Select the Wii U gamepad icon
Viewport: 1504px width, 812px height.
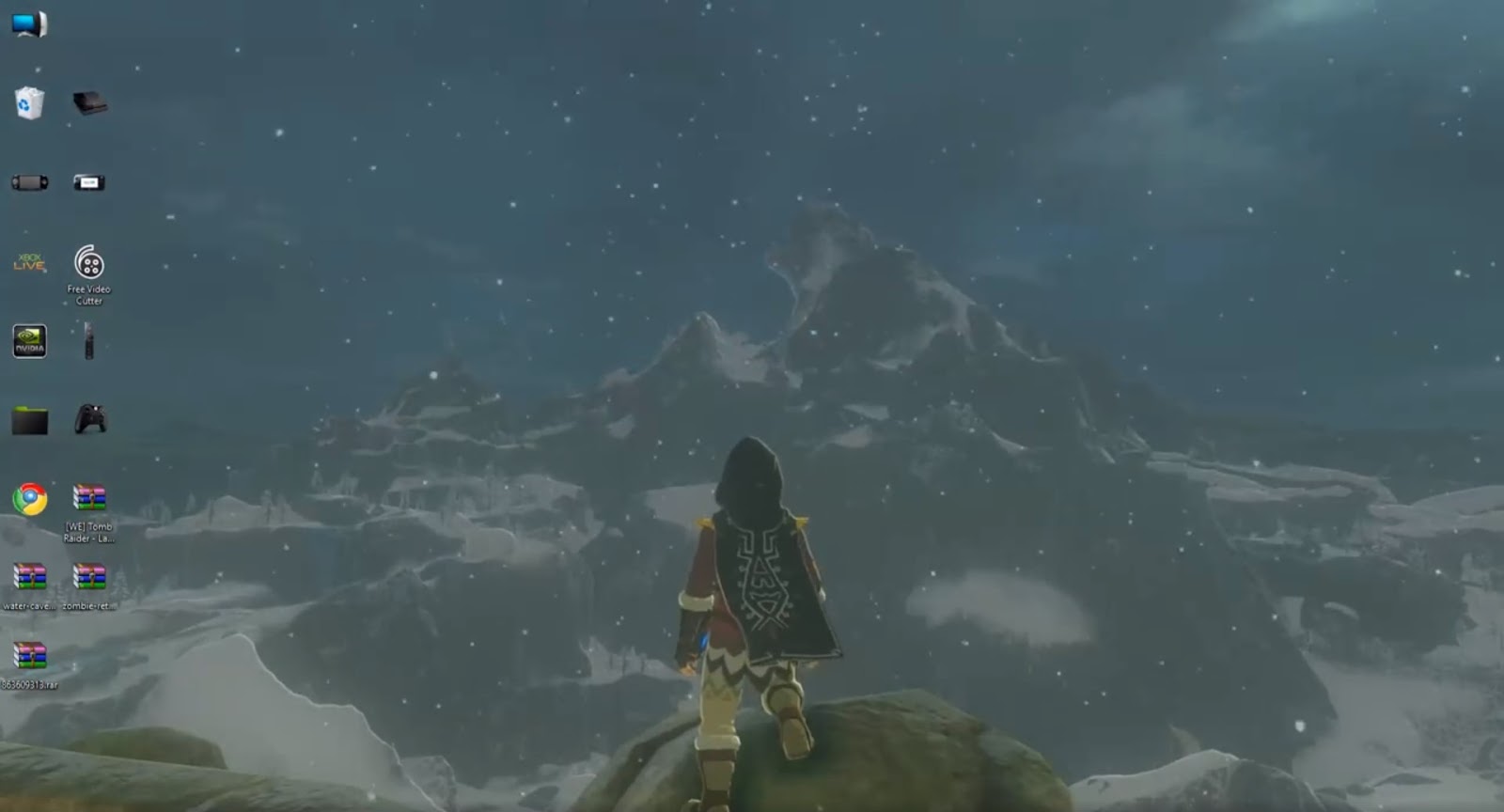89,183
